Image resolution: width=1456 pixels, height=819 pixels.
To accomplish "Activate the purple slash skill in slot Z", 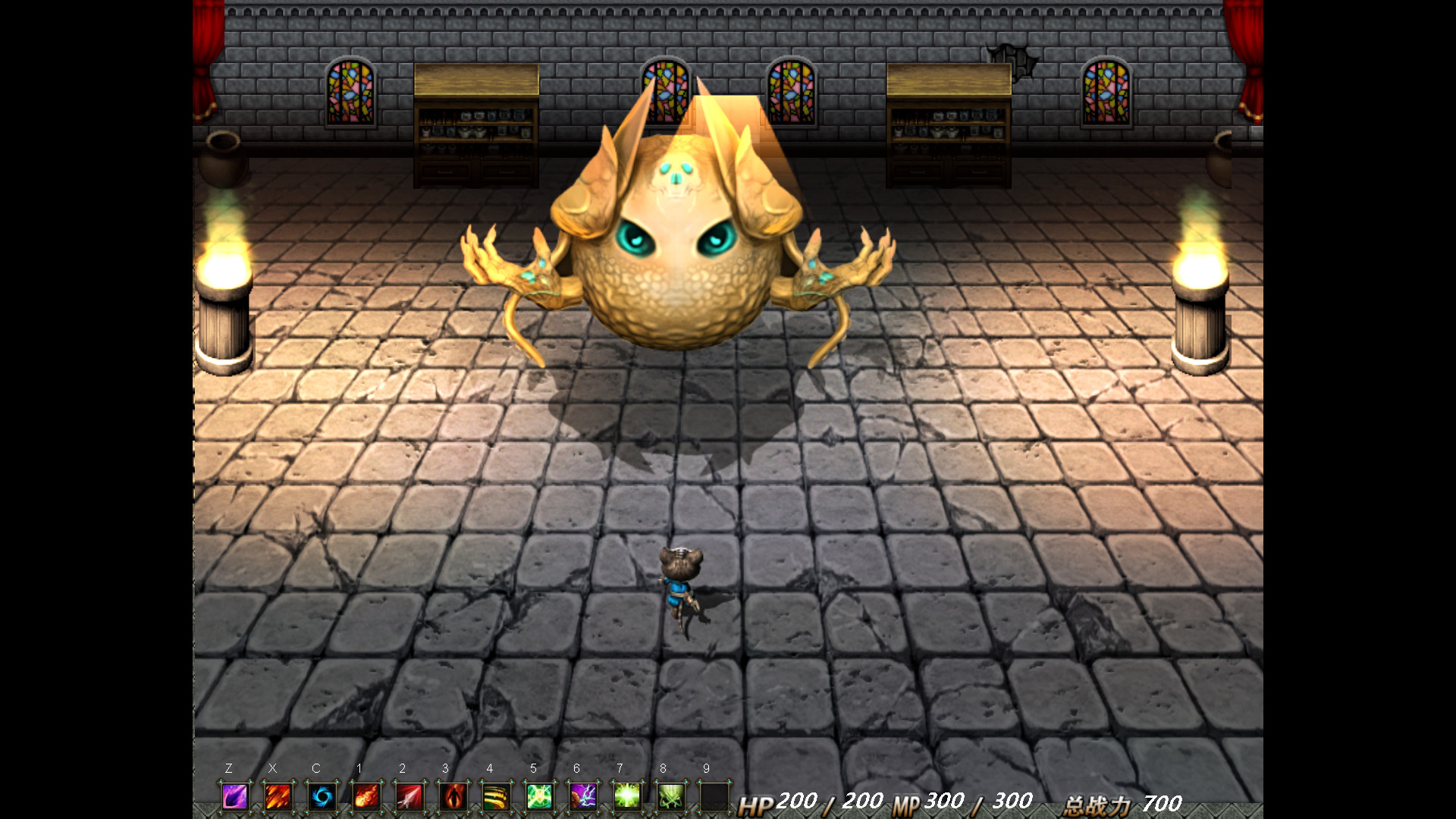I will click(x=235, y=796).
